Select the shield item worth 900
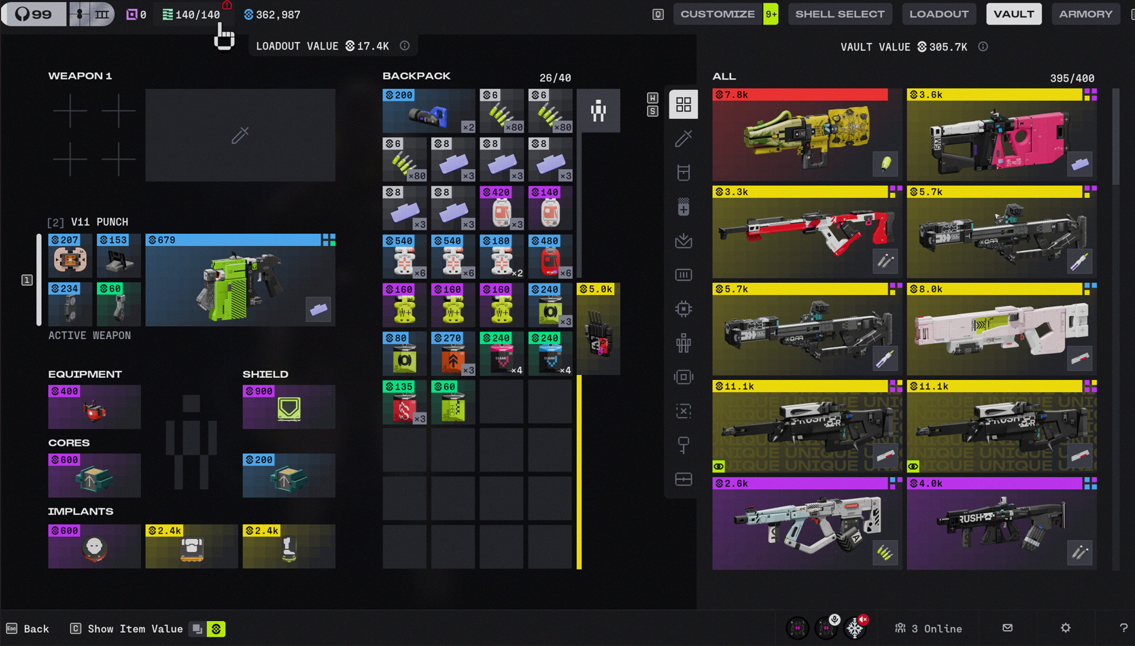 pyautogui.click(x=289, y=407)
